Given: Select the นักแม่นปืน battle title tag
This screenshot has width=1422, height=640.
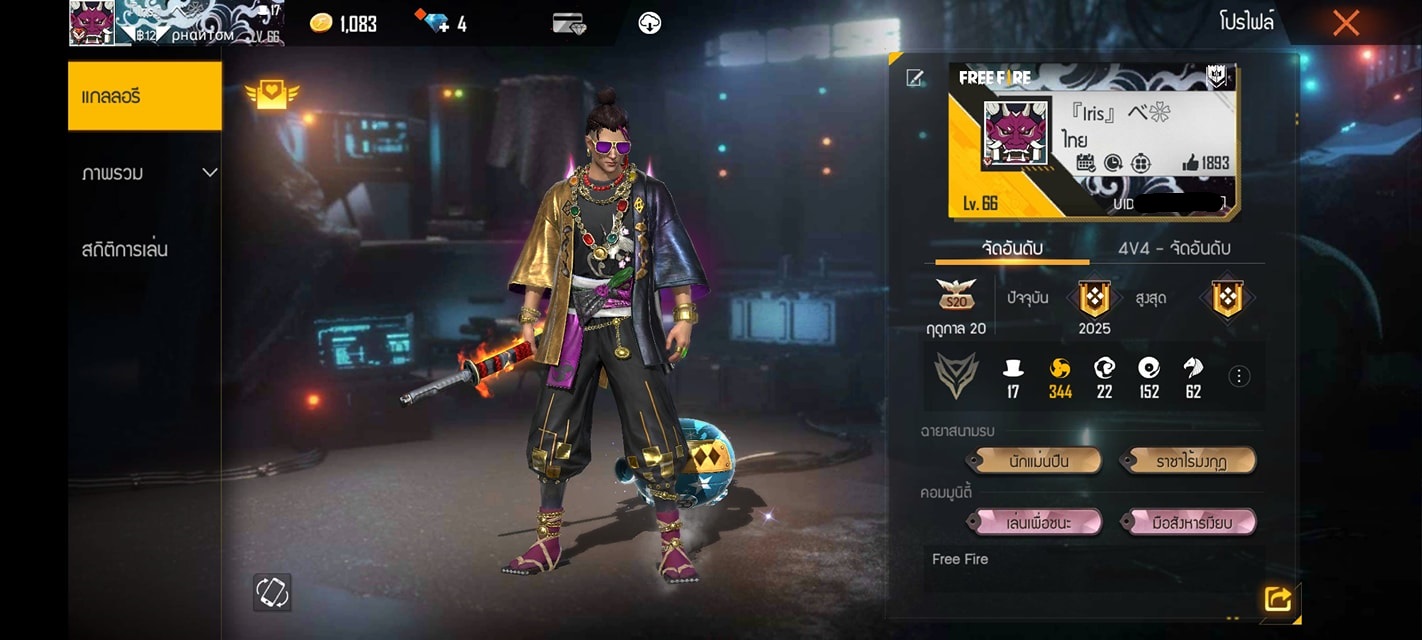Looking at the screenshot, I should pyautogui.click(x=1035, y=461).
